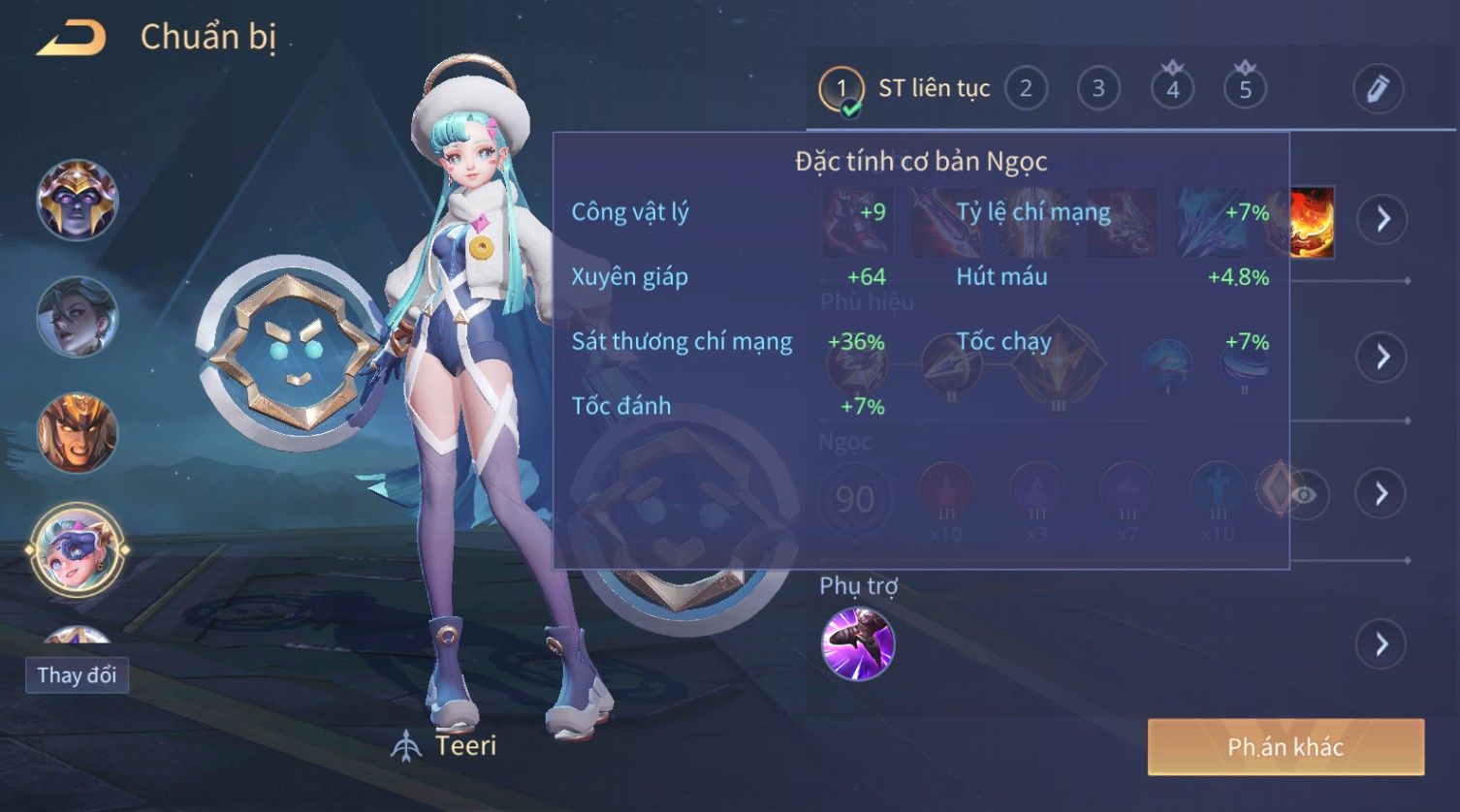Image resolution: width=1460 pixels, height=812 pixels.
Task: Choose the golden-masked warrior hero portrait
Action: click(77, 432)
